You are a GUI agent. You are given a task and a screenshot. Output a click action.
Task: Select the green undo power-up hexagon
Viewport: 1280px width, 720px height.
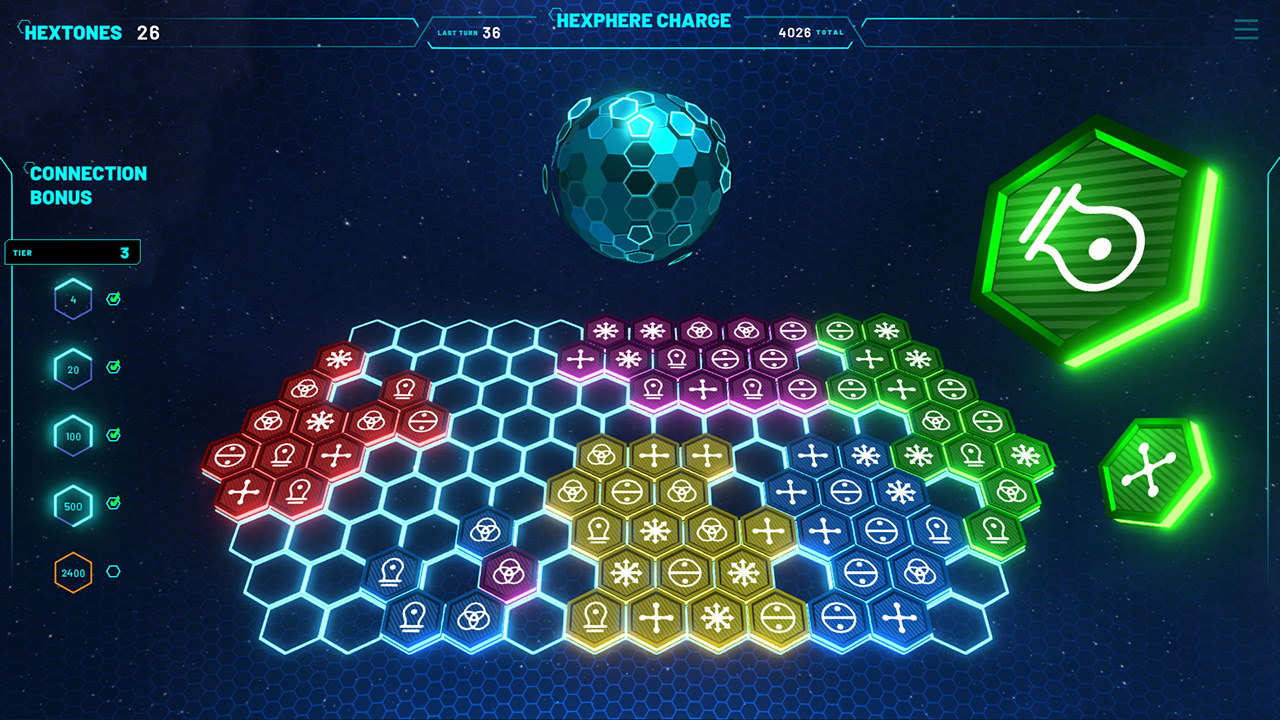point(1097,230)
